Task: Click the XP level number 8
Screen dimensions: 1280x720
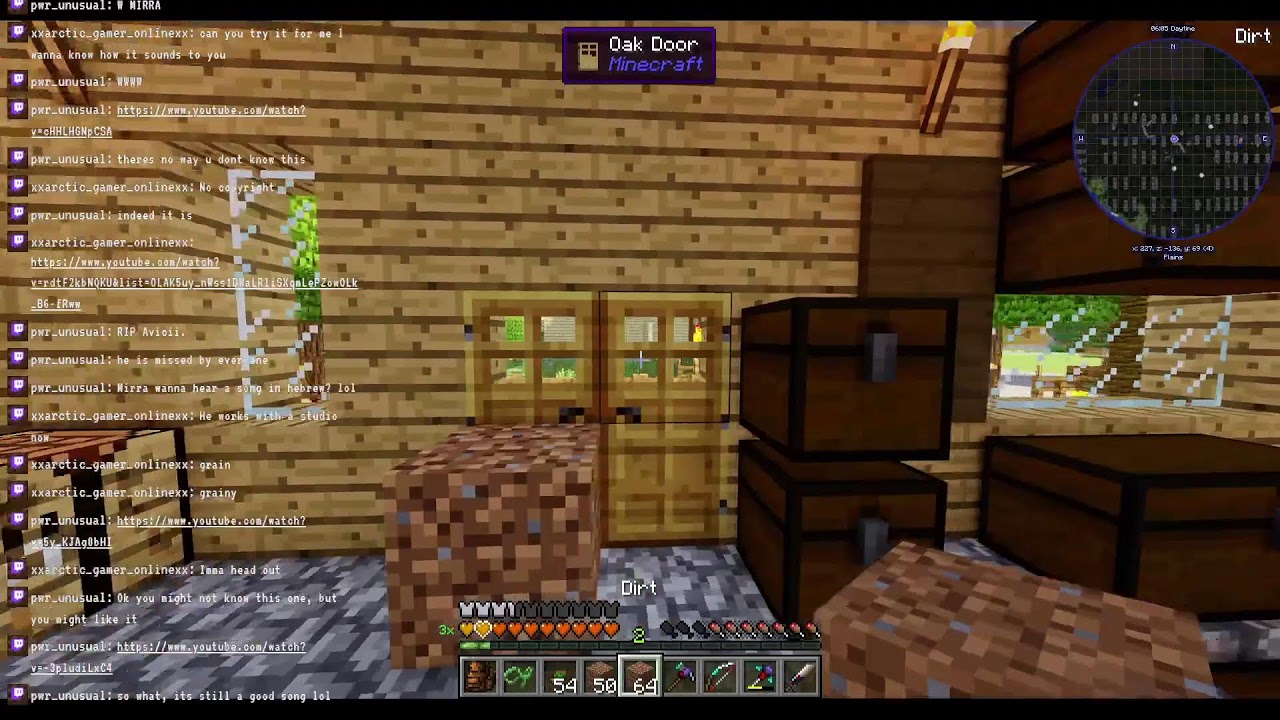Action: click(x=638, y=636)
